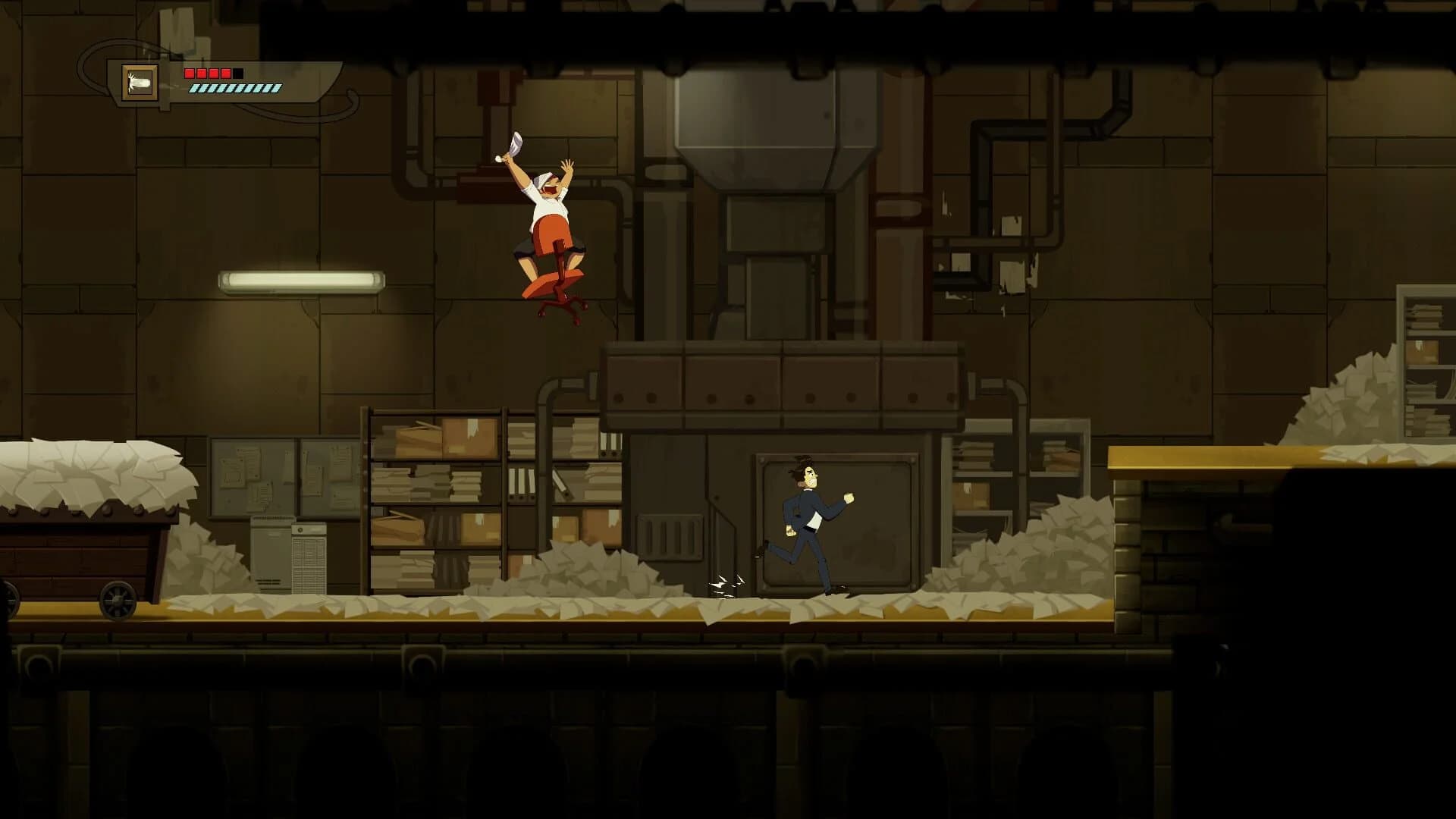Click the leftmost cyan stamina segment
1456x819 pixels.
pyautogui.click(x=193, y=89)
